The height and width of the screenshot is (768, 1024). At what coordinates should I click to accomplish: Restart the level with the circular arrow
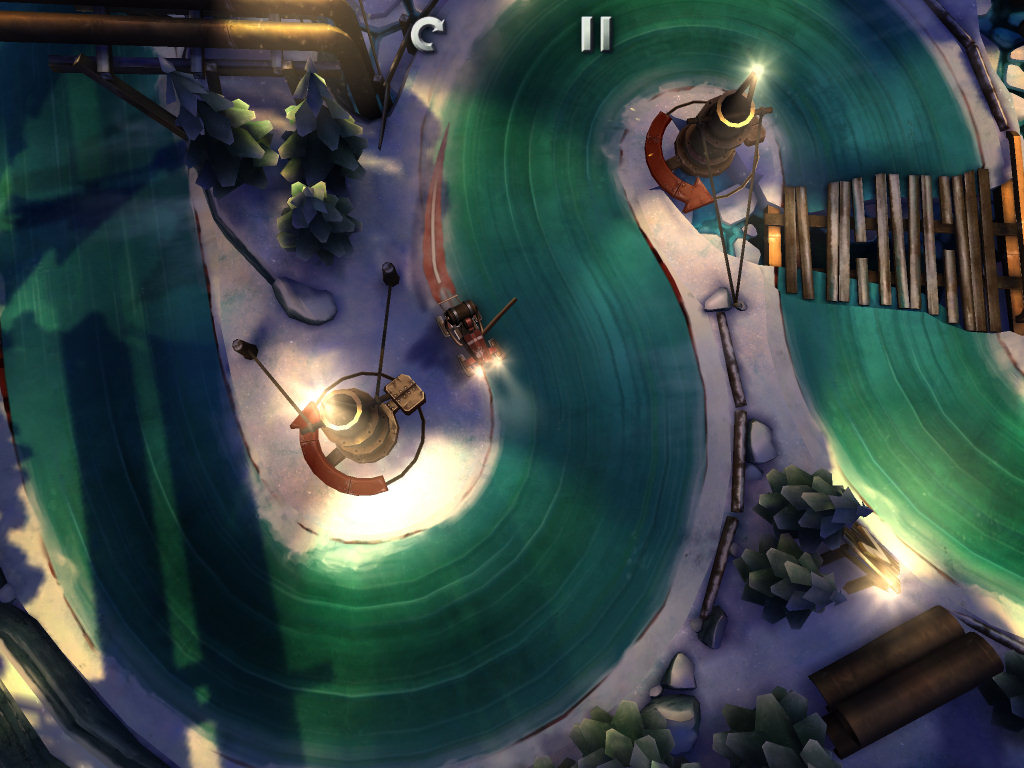coord(425,35)
